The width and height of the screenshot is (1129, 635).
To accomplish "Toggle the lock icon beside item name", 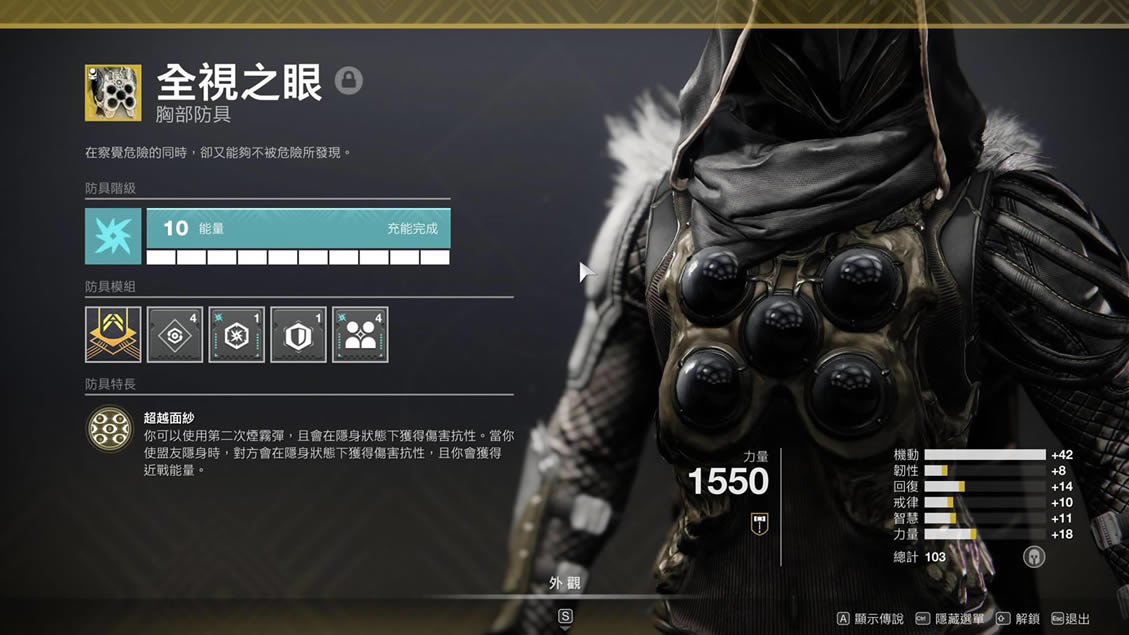I will click(348, 80).
